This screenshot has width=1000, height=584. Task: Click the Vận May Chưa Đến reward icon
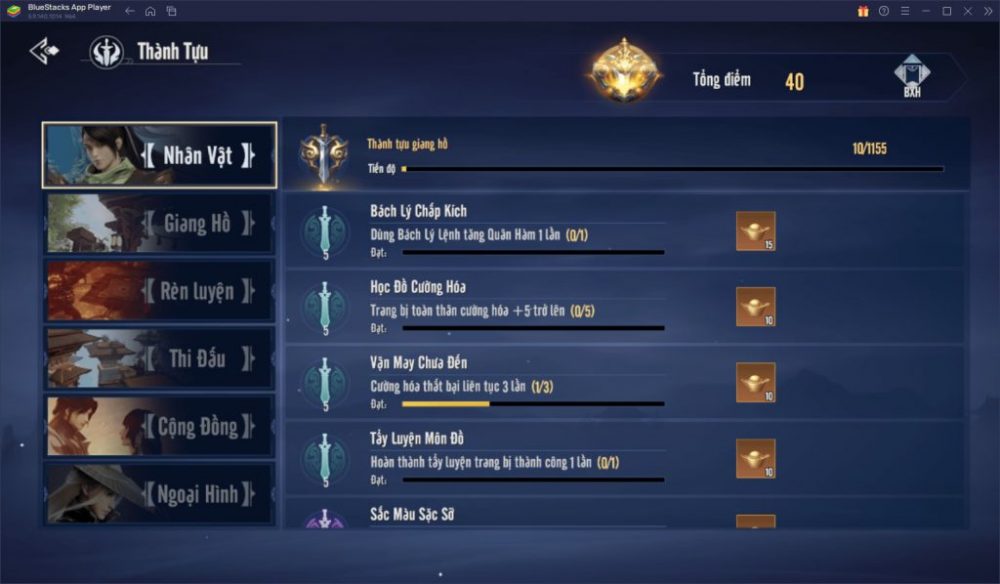[756, 382]
